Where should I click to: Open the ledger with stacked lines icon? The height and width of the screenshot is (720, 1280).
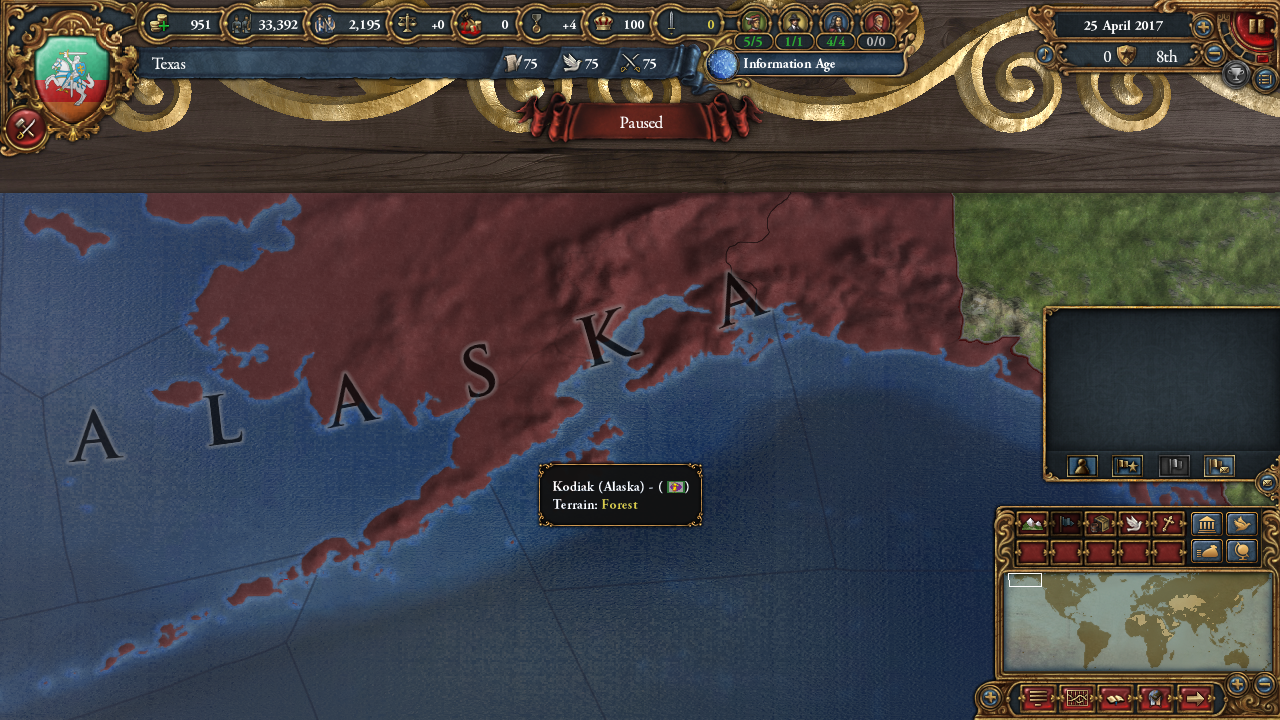[1036, 698]
